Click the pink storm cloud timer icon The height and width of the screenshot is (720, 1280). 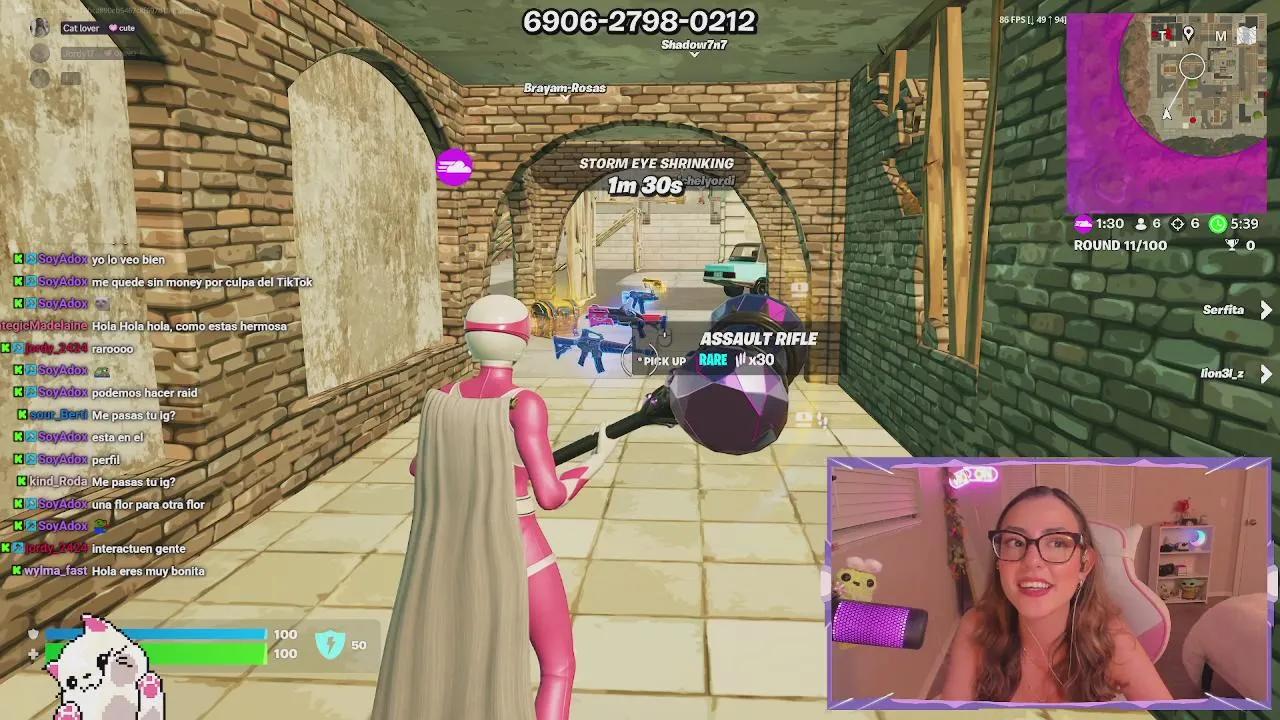click(x=1083, y=223)
